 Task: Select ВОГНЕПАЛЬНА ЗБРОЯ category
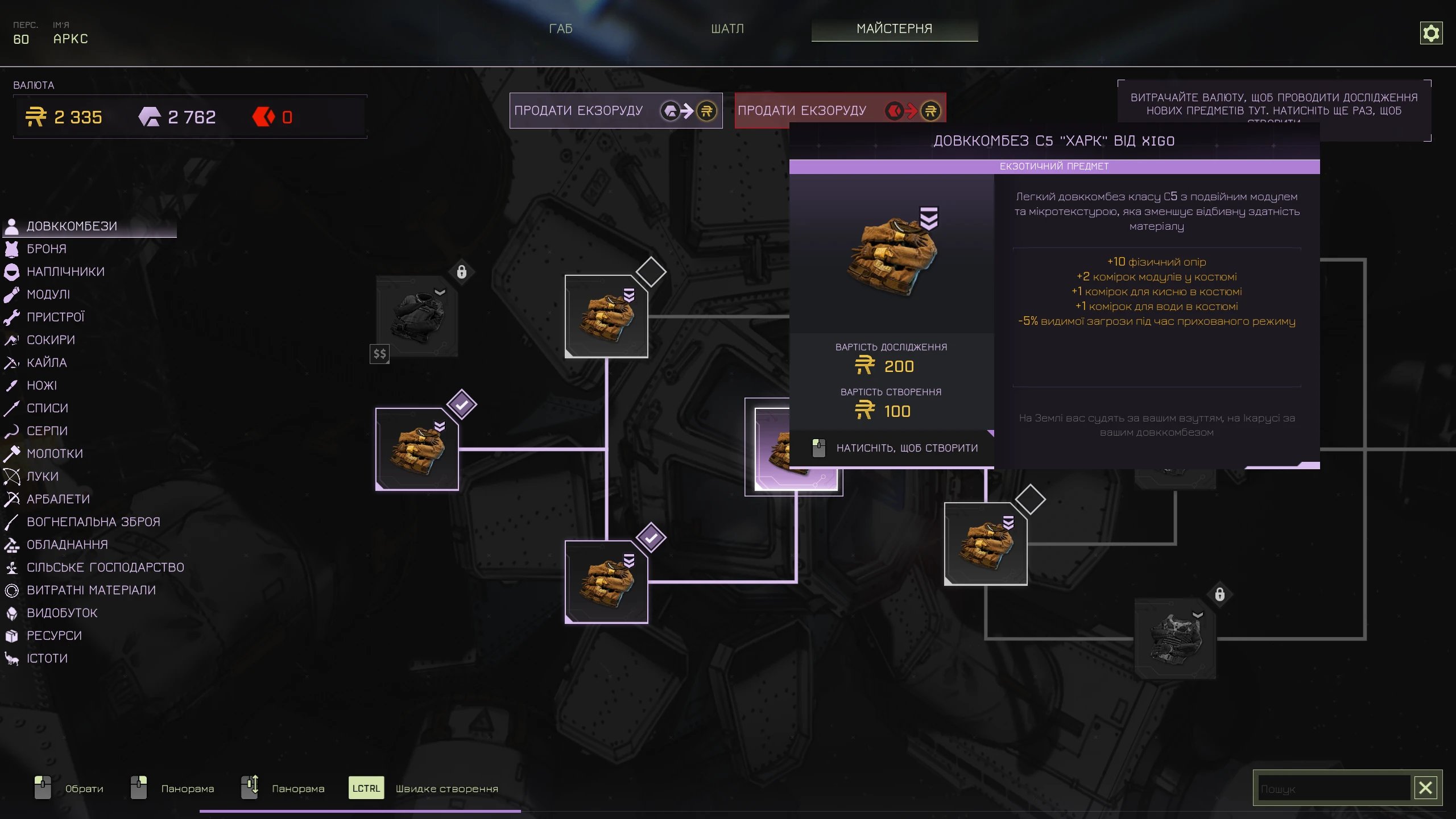[x=93, y=522]
